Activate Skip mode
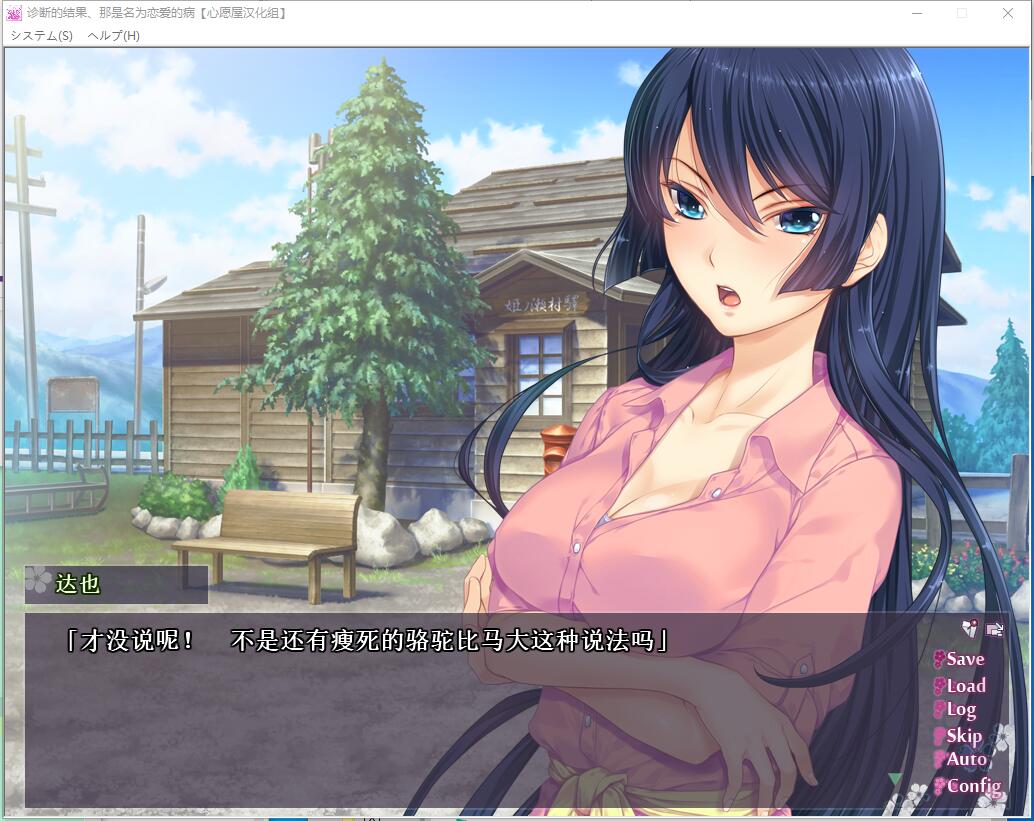Image resolution: width=1034 pixels, height=821 pixels. (x=963, y=736)
